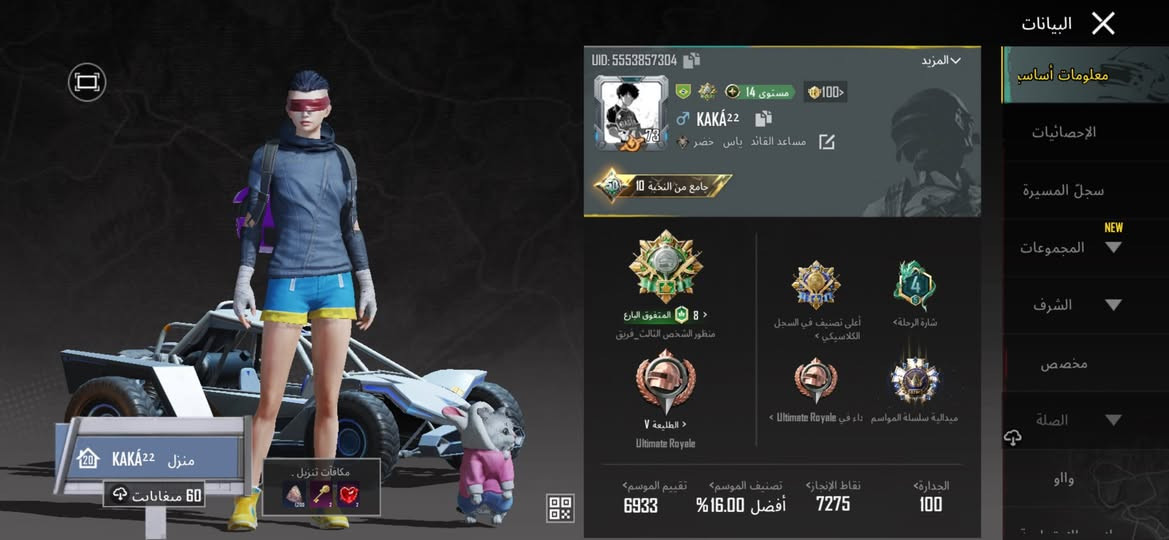Viewport: 1169px width, 540px height.
Task: Open the KAKA home signboard
Action: click(150, 459)
